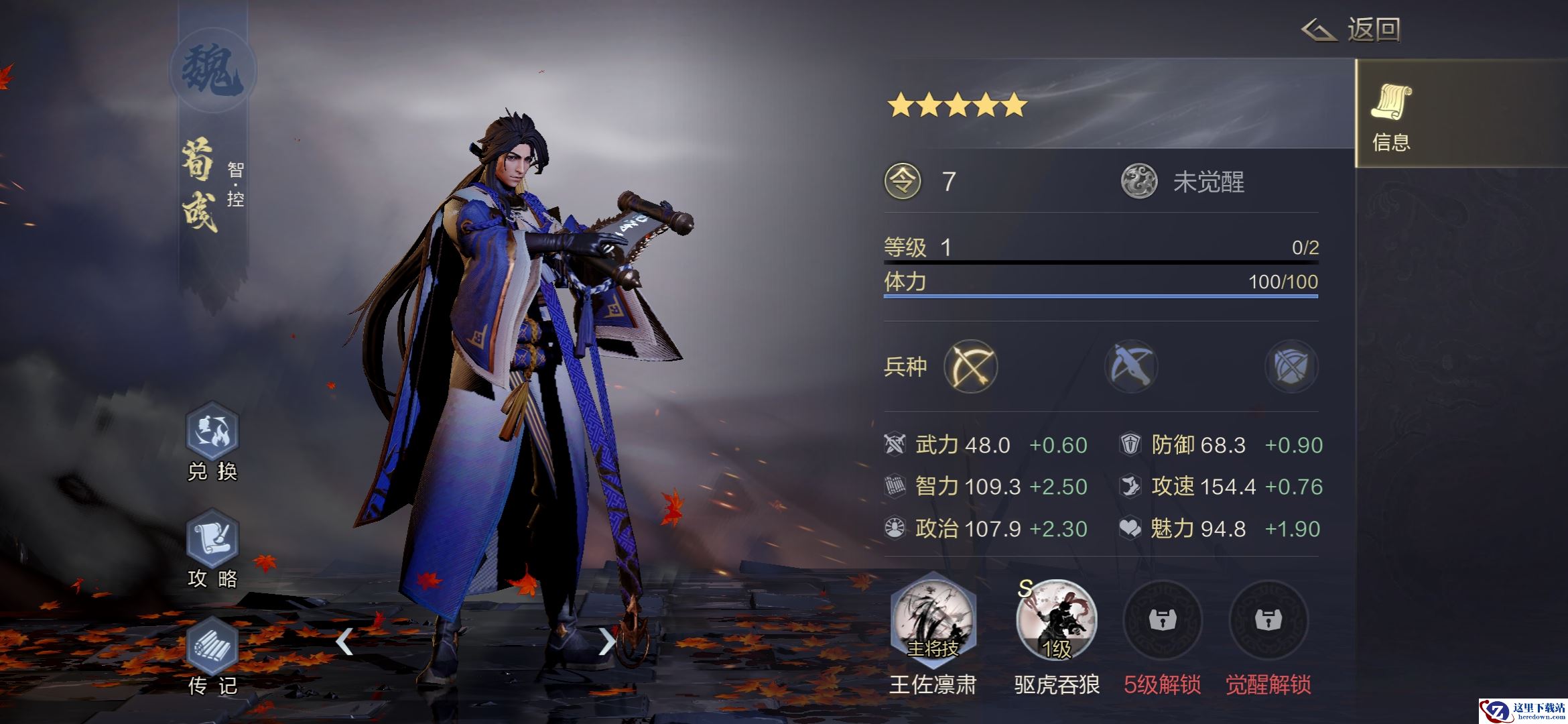1568x724 pixels.
Task: Tap the locked 觉醒解锁 skill slot
Action: click(x=1268, y=620)
